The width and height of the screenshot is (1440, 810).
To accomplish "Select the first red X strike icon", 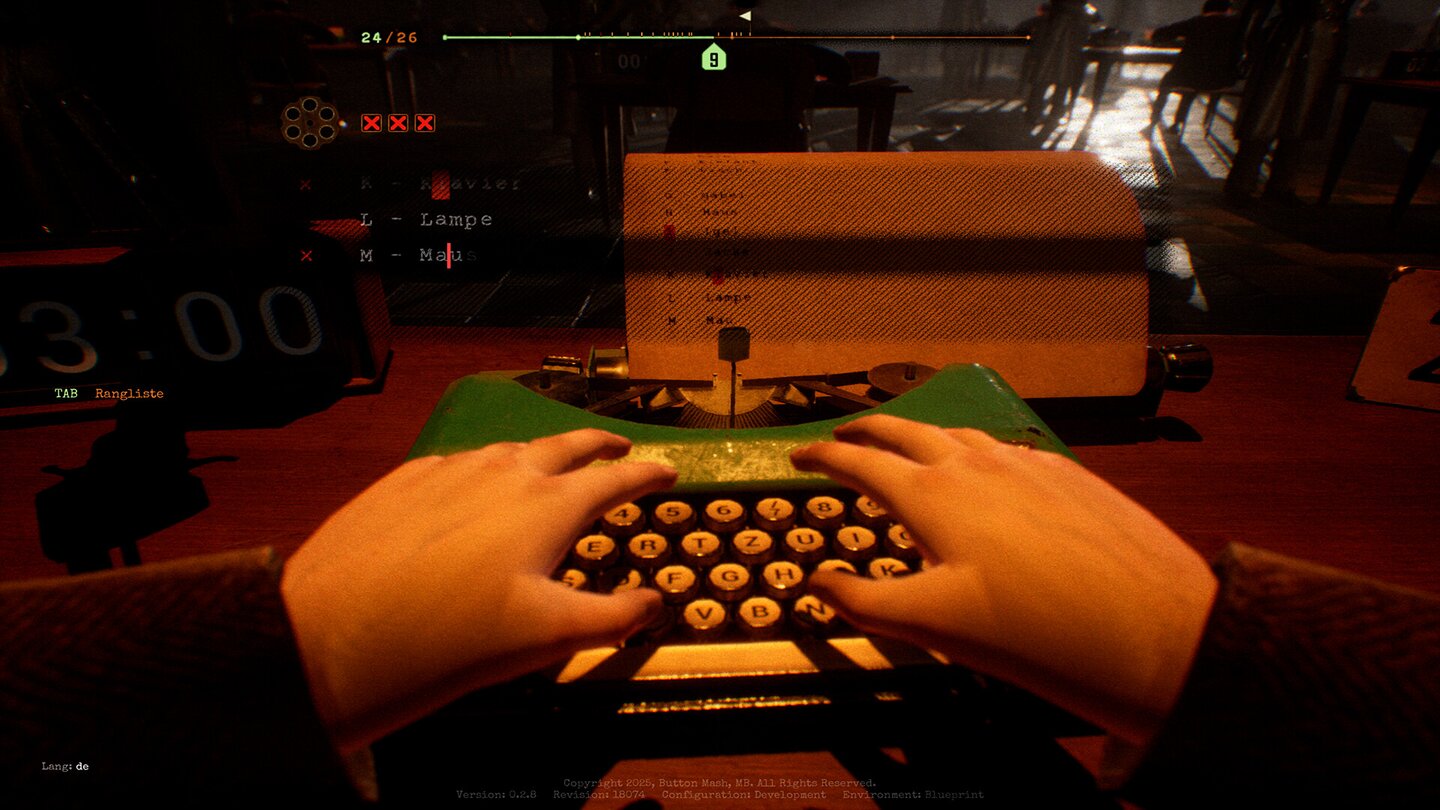I will pyautogui.click(x=369, y=122).
